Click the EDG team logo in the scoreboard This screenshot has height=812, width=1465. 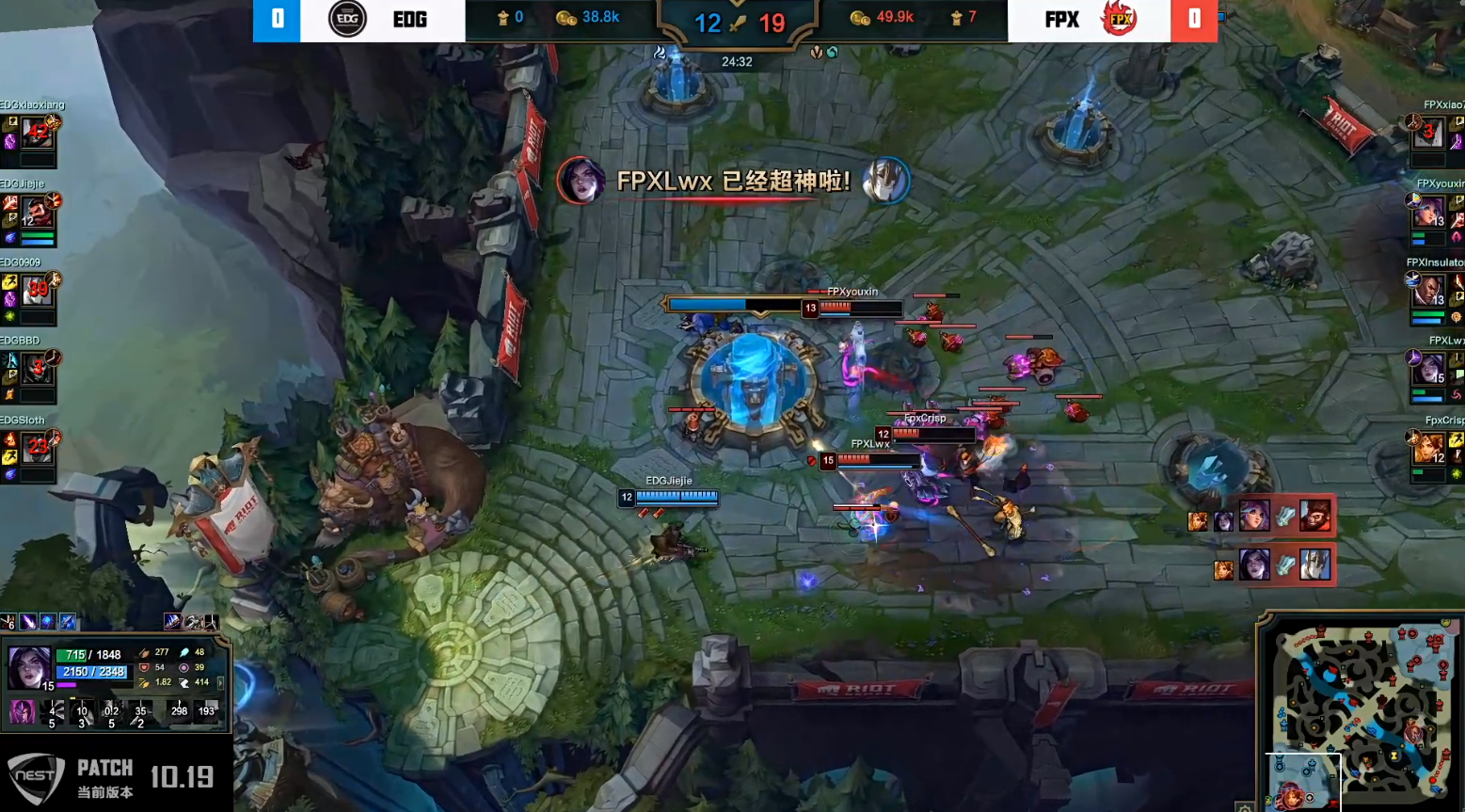[347, 20]
